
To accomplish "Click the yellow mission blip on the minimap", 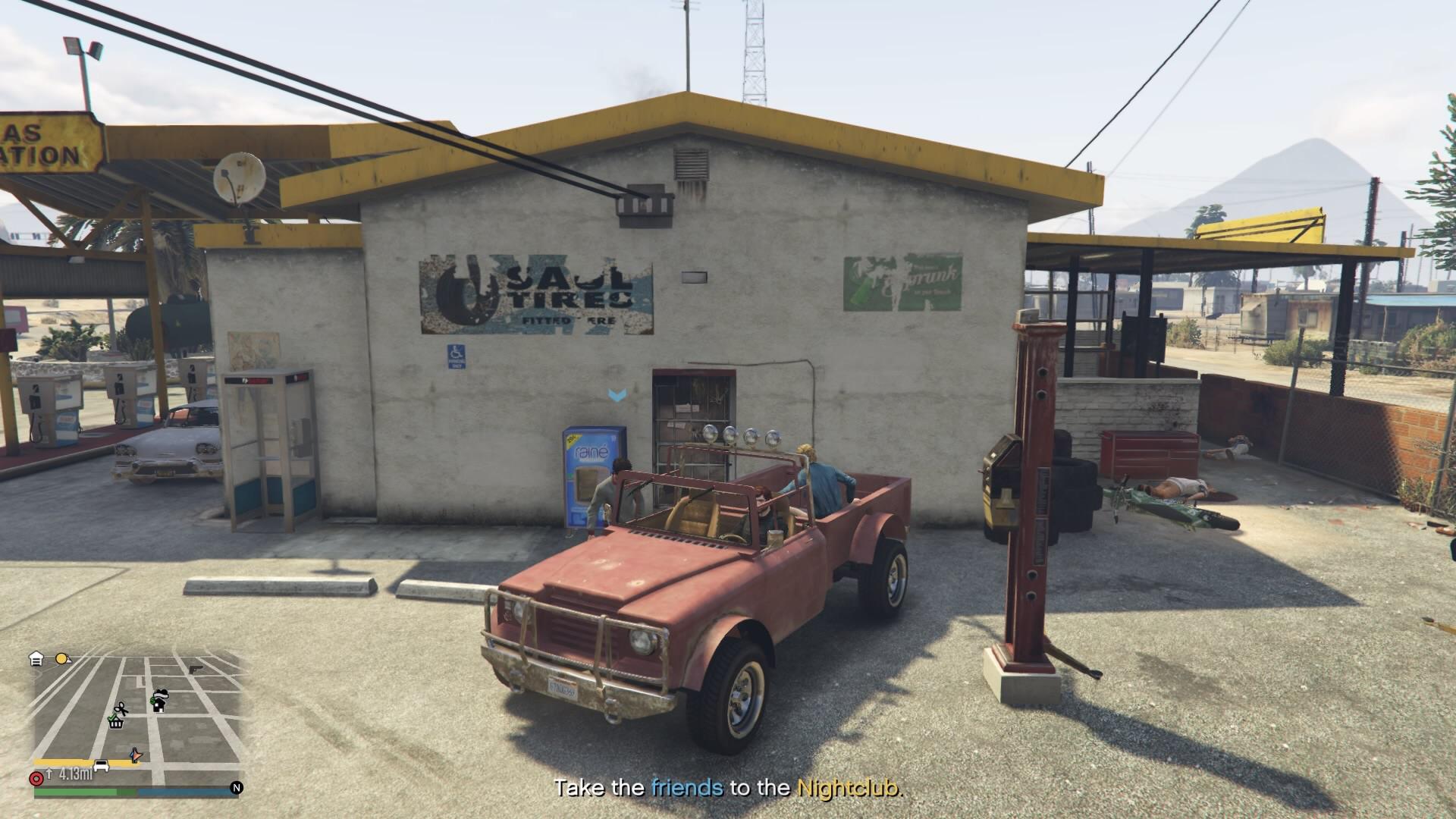I will point(61,658).
